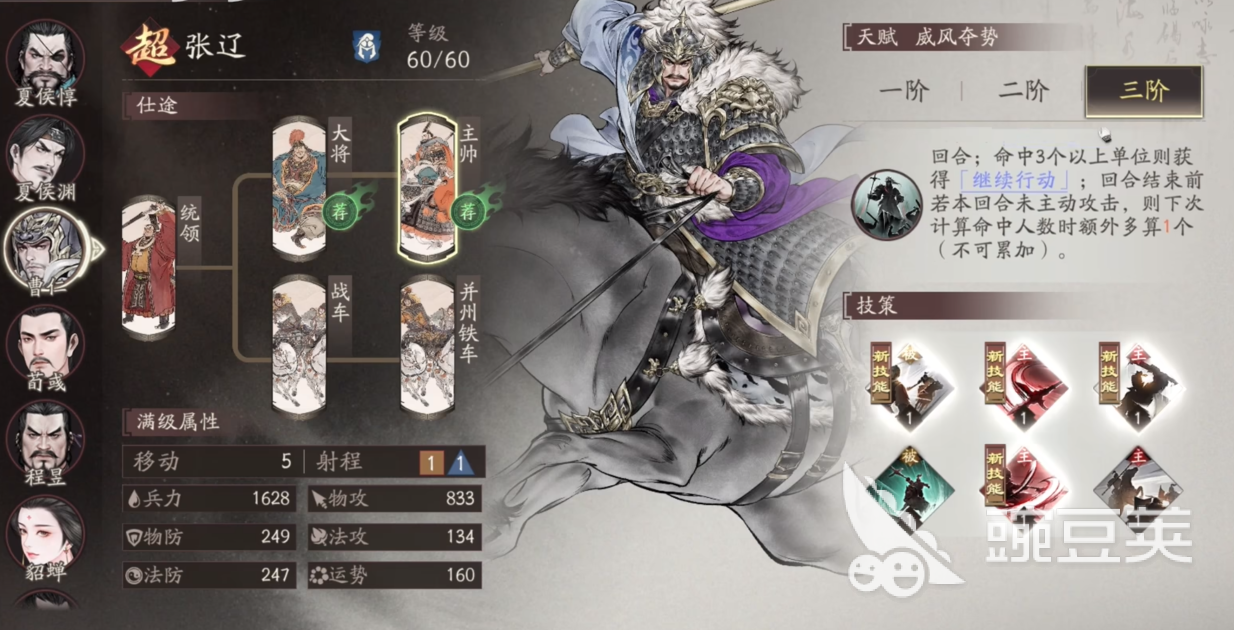The height and width of the screenshot is (630, 1234).
Task: Select the 三阶 talent tab
Action: coord(1143,92)
